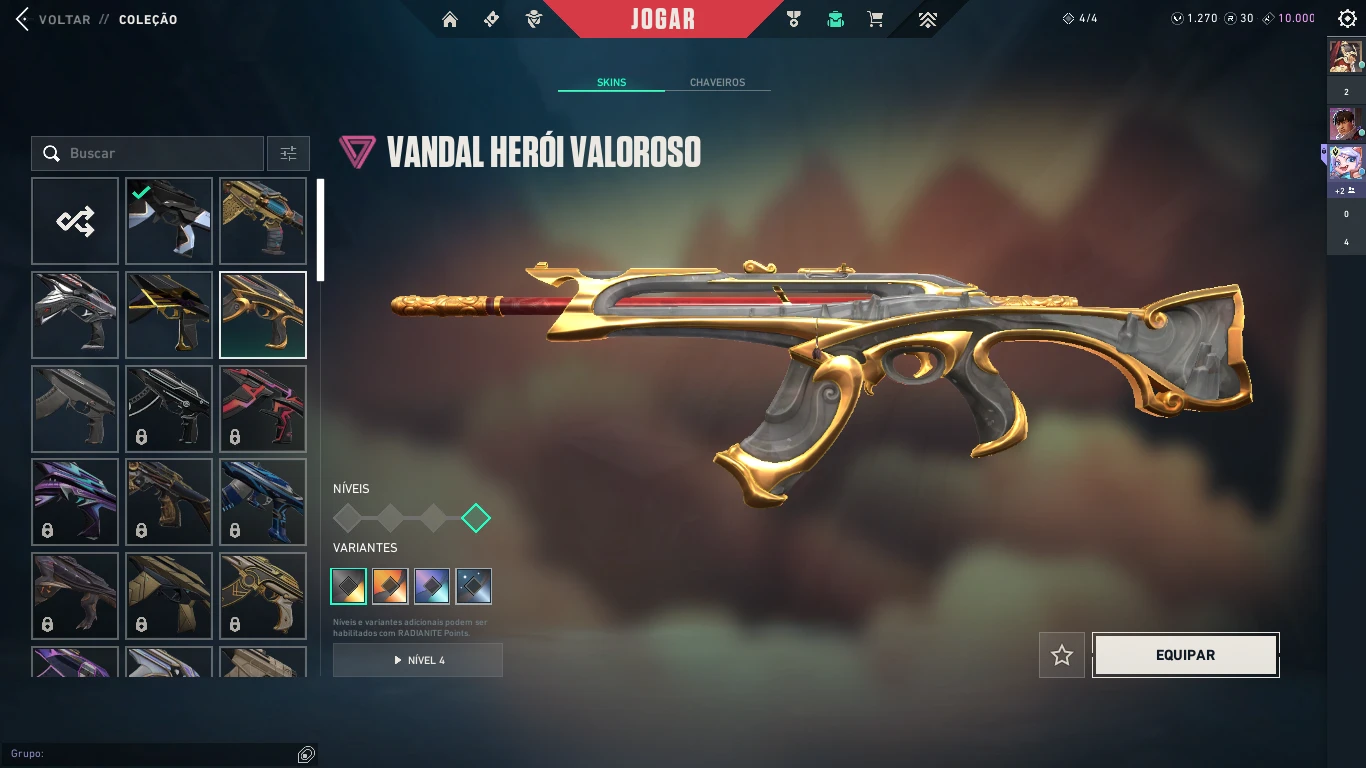Mark skin as favorite with star button
Image resolution: width=1366 pixels, height=768 pixels.
click(x=1062, y=655)
